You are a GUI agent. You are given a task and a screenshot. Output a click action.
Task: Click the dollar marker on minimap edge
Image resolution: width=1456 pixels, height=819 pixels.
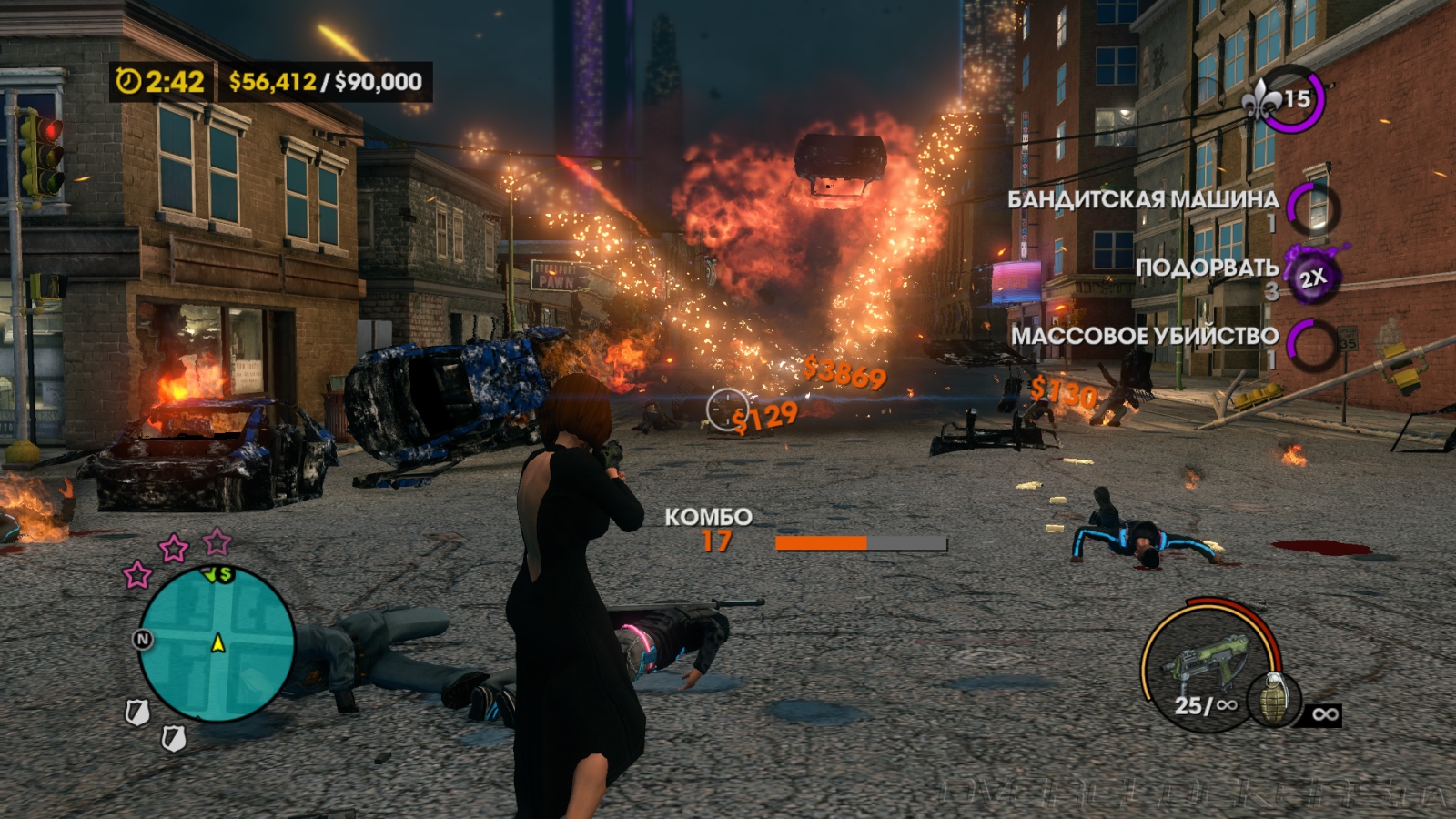(225, 574)
